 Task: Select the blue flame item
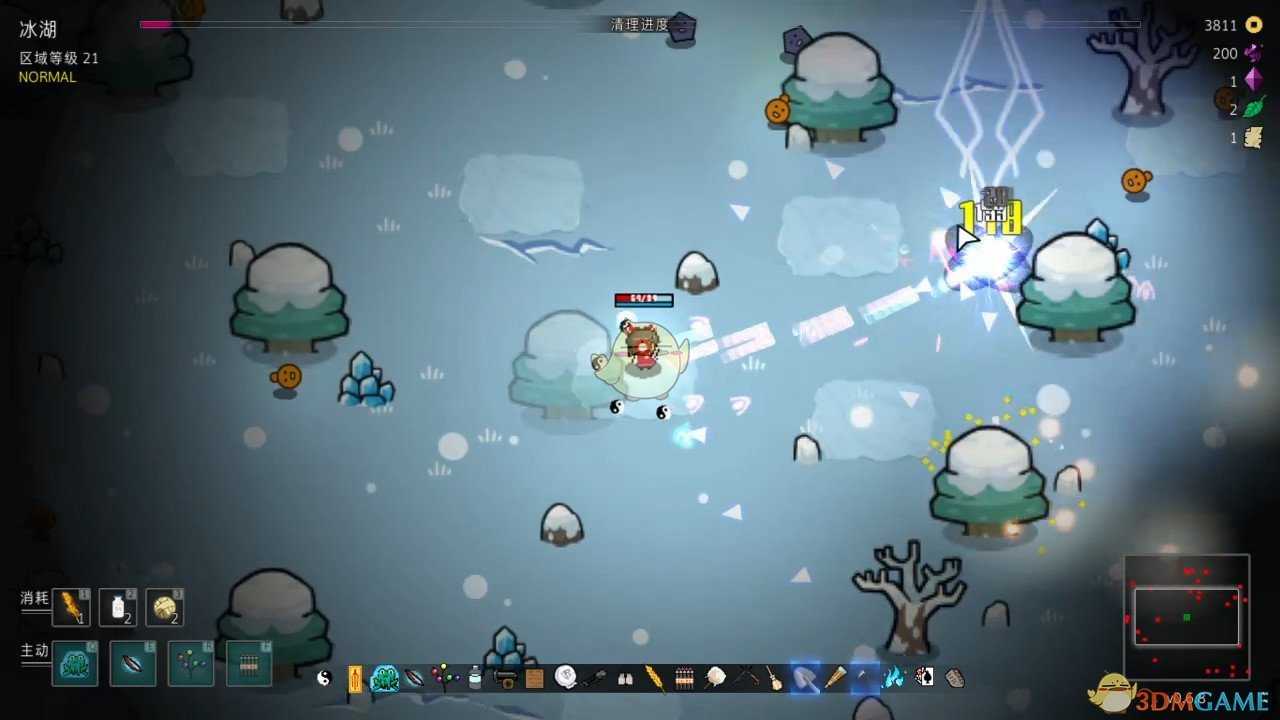(894, 678)
